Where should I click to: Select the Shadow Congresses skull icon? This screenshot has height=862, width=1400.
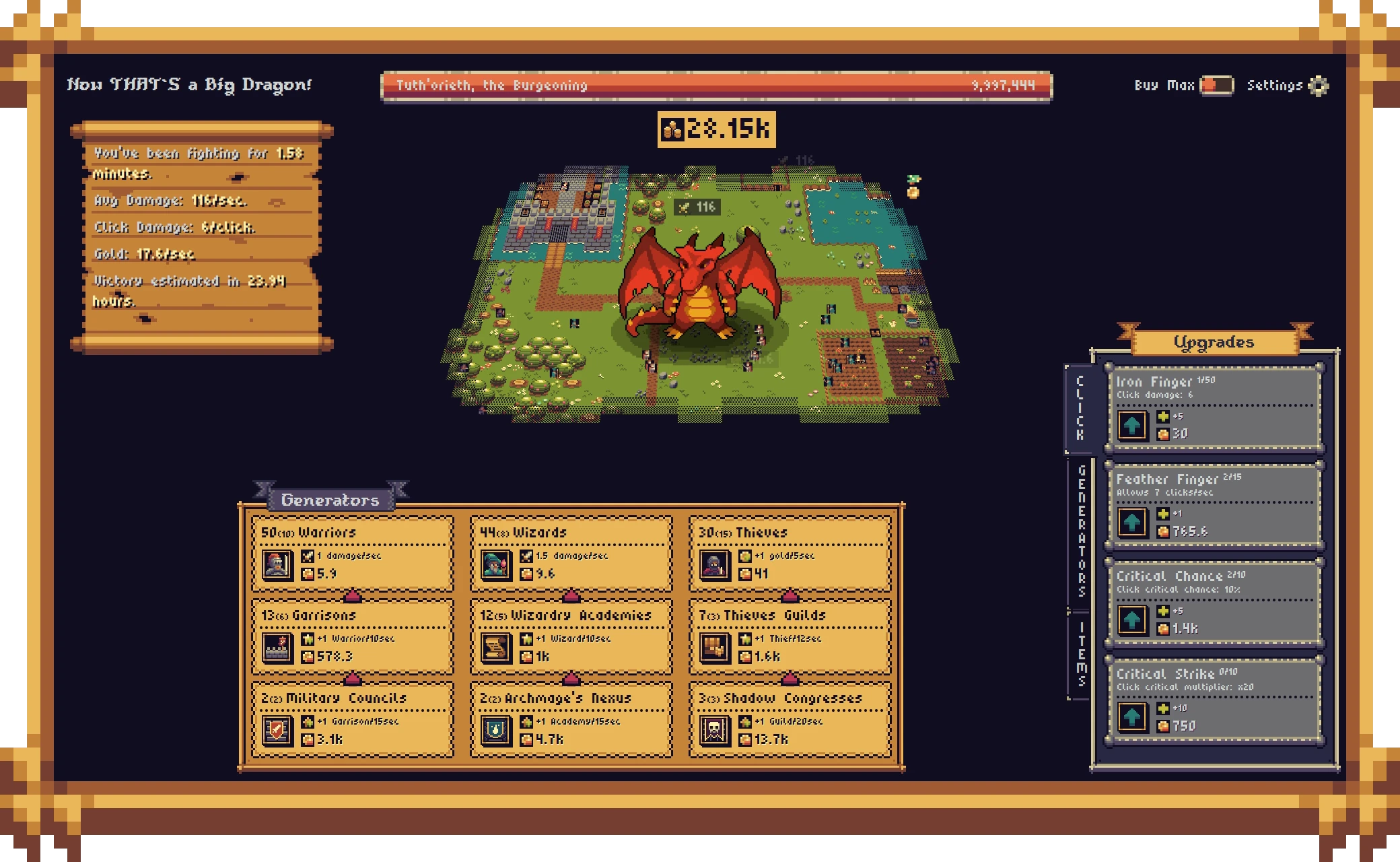point(713,731)
